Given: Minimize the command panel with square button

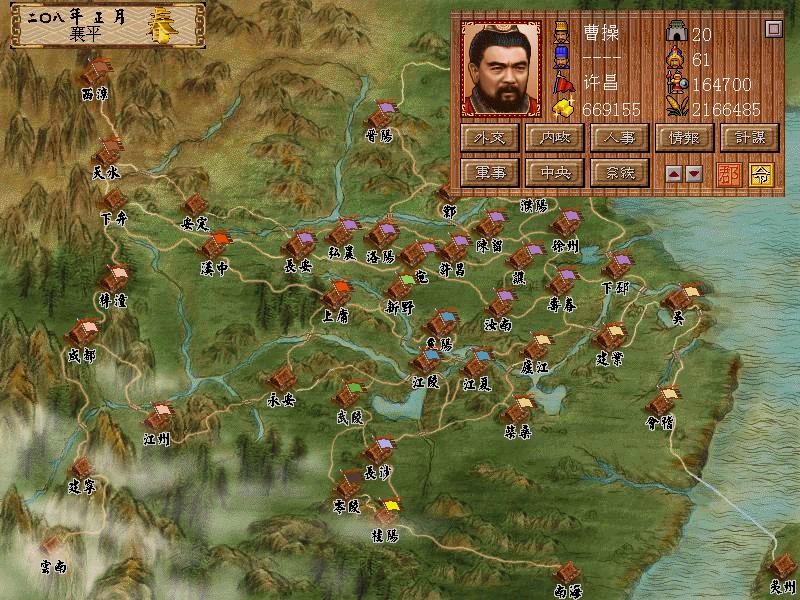Looking at the screenshot, I should pyautogui.click(x=773, y=29).
